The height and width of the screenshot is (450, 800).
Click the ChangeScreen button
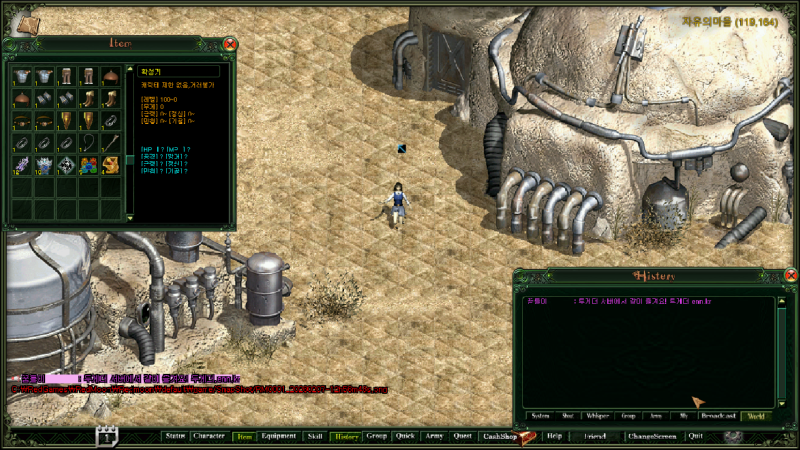[652, 437]
